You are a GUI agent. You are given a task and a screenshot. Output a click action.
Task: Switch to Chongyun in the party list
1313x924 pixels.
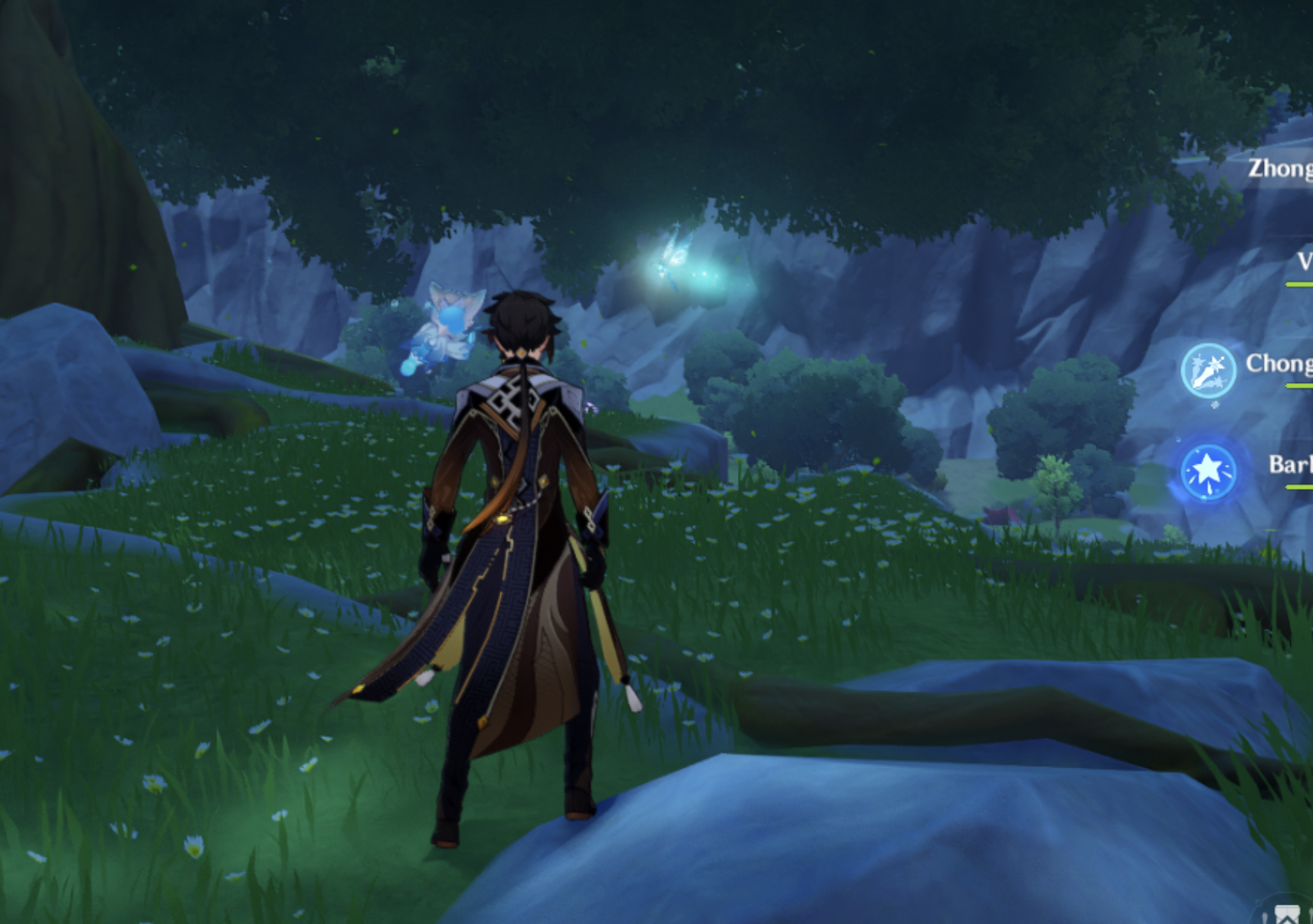[x=1279, y=363]
